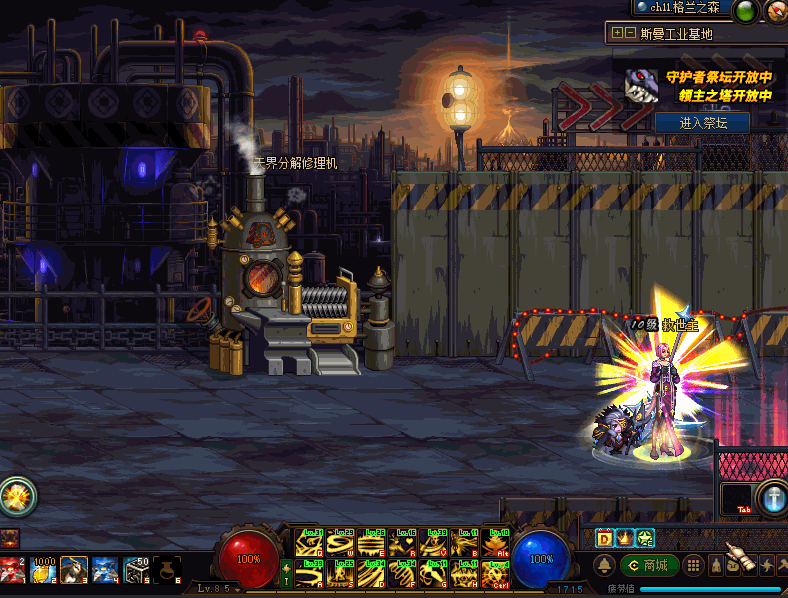Activate the Lv.39 skill on key A
This screenshot has height=598, width=788.
click(x=309, y=573)
